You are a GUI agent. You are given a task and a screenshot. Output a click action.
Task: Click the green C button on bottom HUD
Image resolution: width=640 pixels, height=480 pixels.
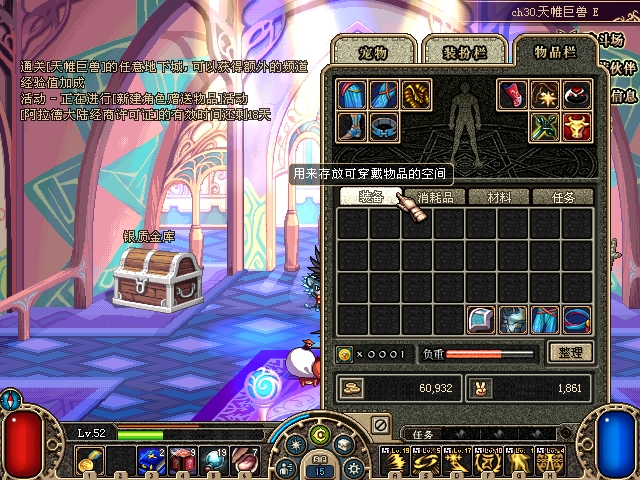(x=320, y=434)
